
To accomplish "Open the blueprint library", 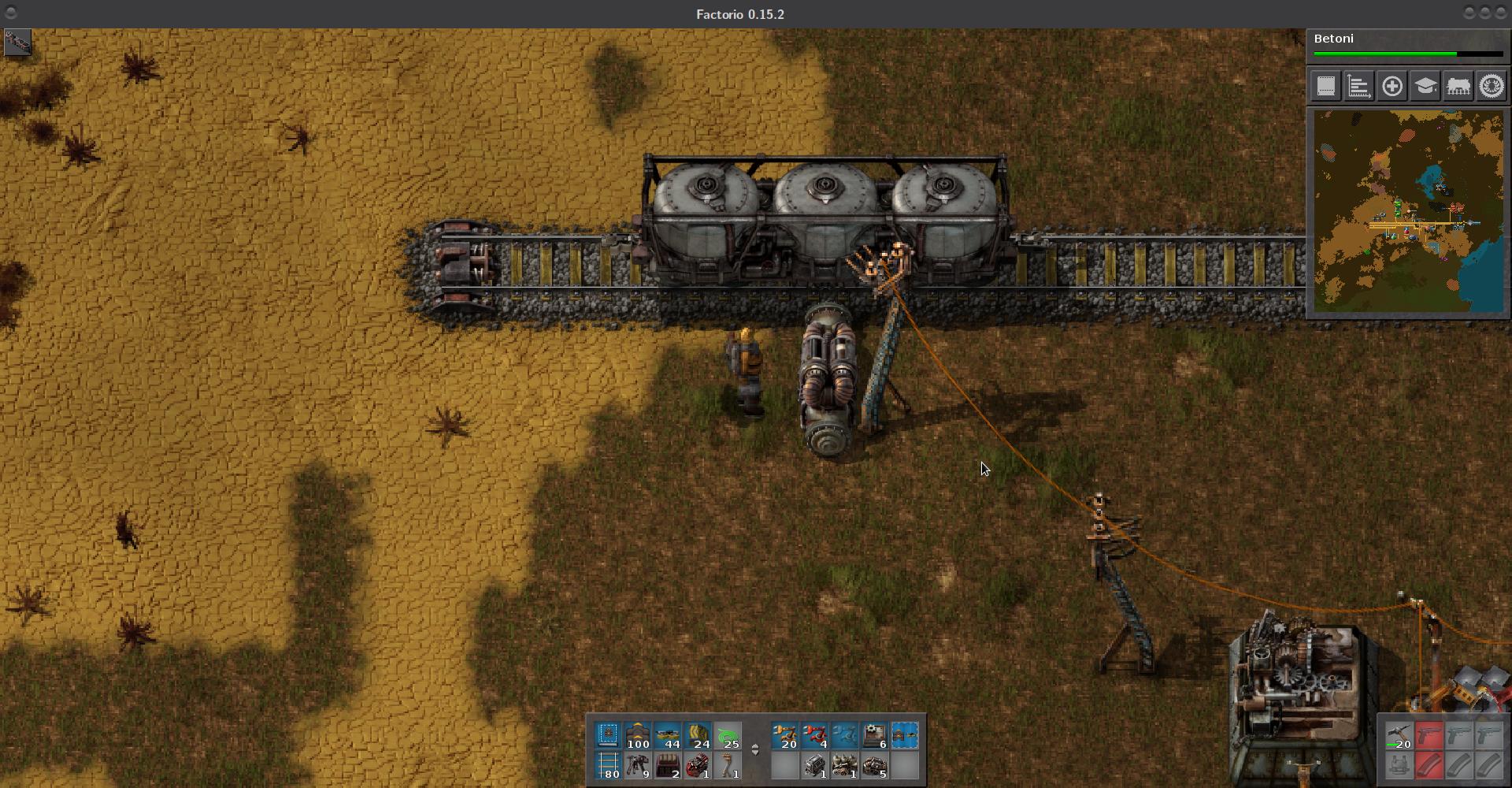I will [1326, 87].
